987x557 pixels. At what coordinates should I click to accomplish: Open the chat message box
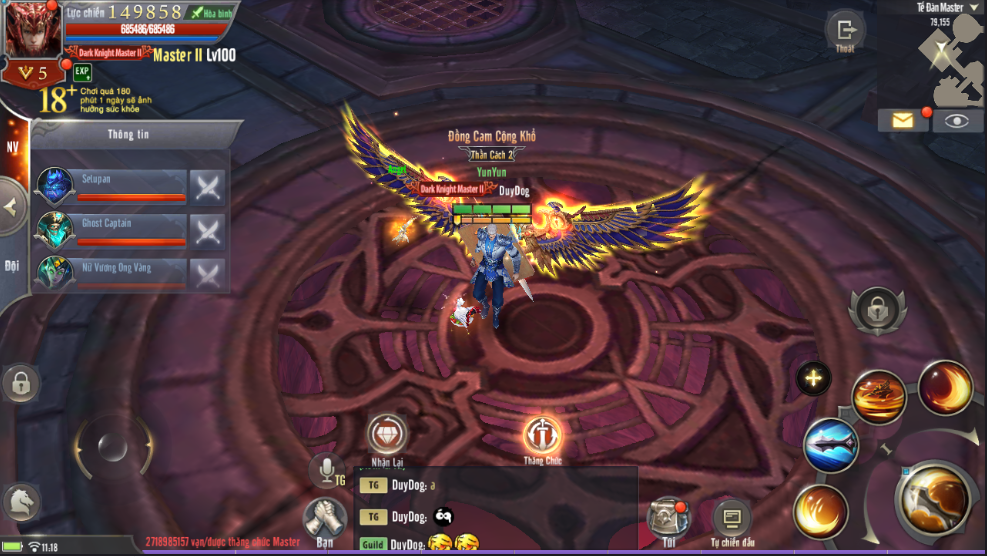click(x=497, y=509)
